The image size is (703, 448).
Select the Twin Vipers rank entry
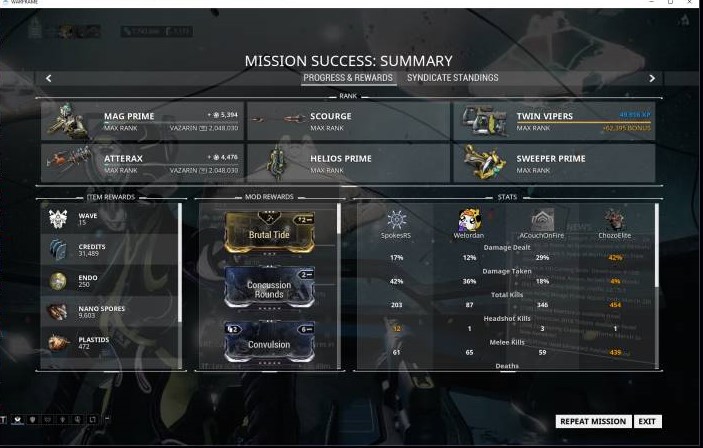(x=554, y=121)
